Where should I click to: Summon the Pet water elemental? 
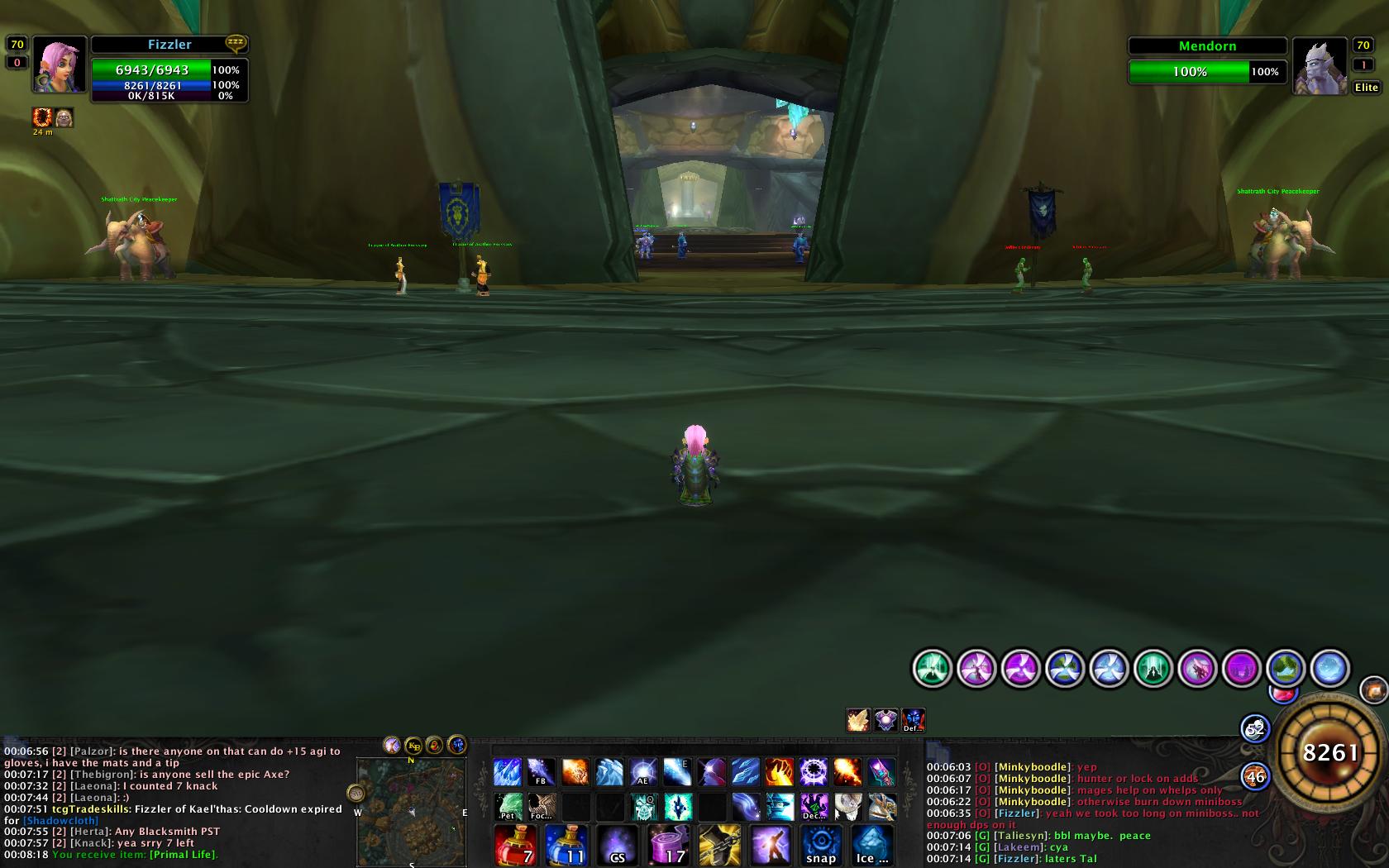[x=508, y=806]
